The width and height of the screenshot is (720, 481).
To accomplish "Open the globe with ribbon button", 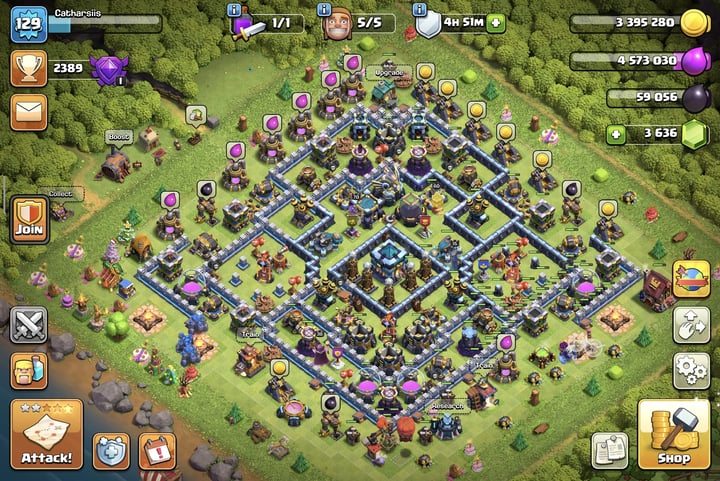I will click(691, 279).
